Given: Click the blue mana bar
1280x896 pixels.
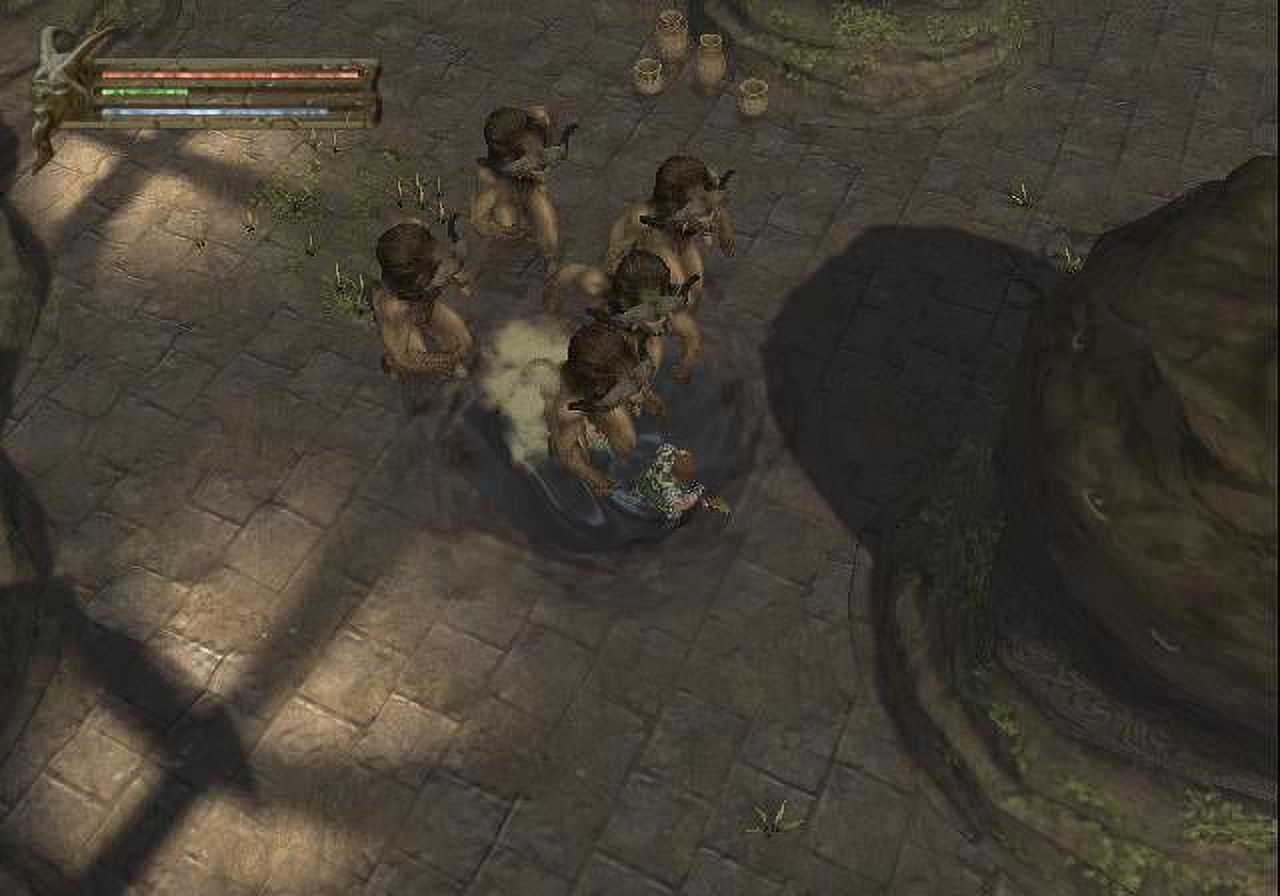Looking at the screenshot, I should (x=230, y=111).
